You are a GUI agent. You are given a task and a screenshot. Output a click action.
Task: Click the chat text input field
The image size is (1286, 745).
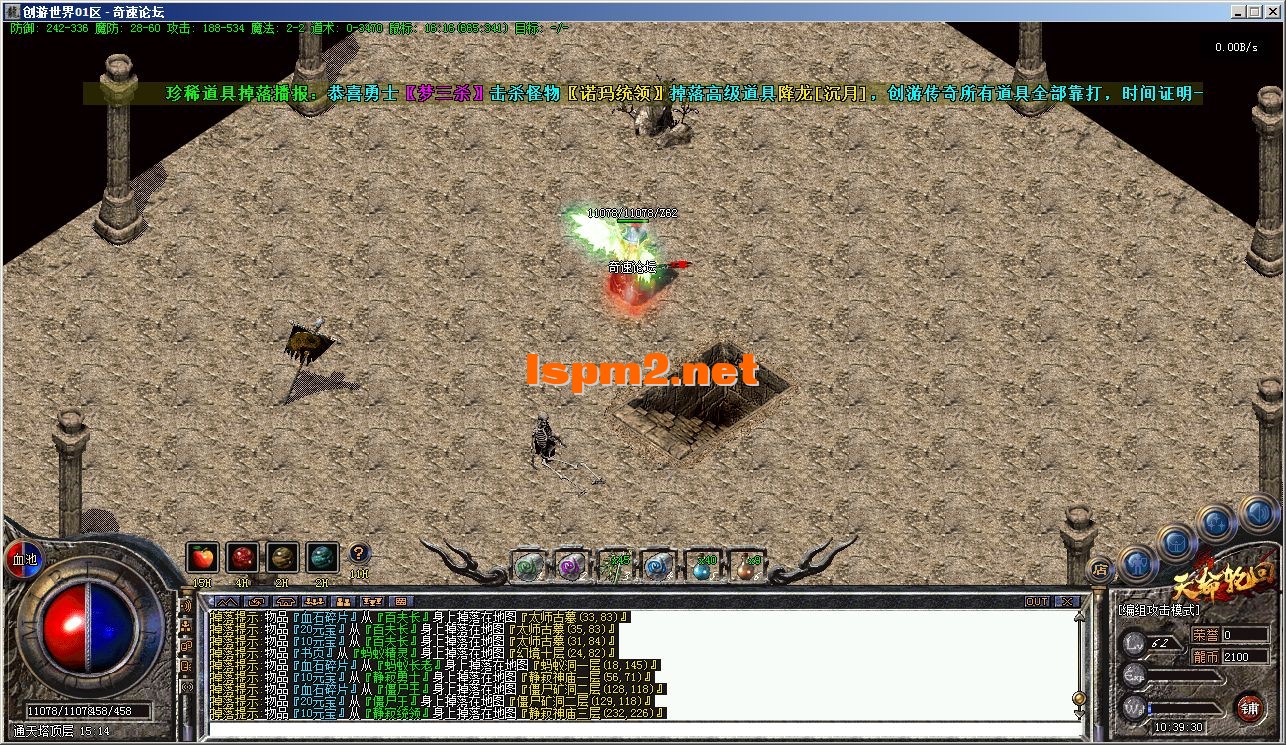pyautogui.click(x=640, y=729)
